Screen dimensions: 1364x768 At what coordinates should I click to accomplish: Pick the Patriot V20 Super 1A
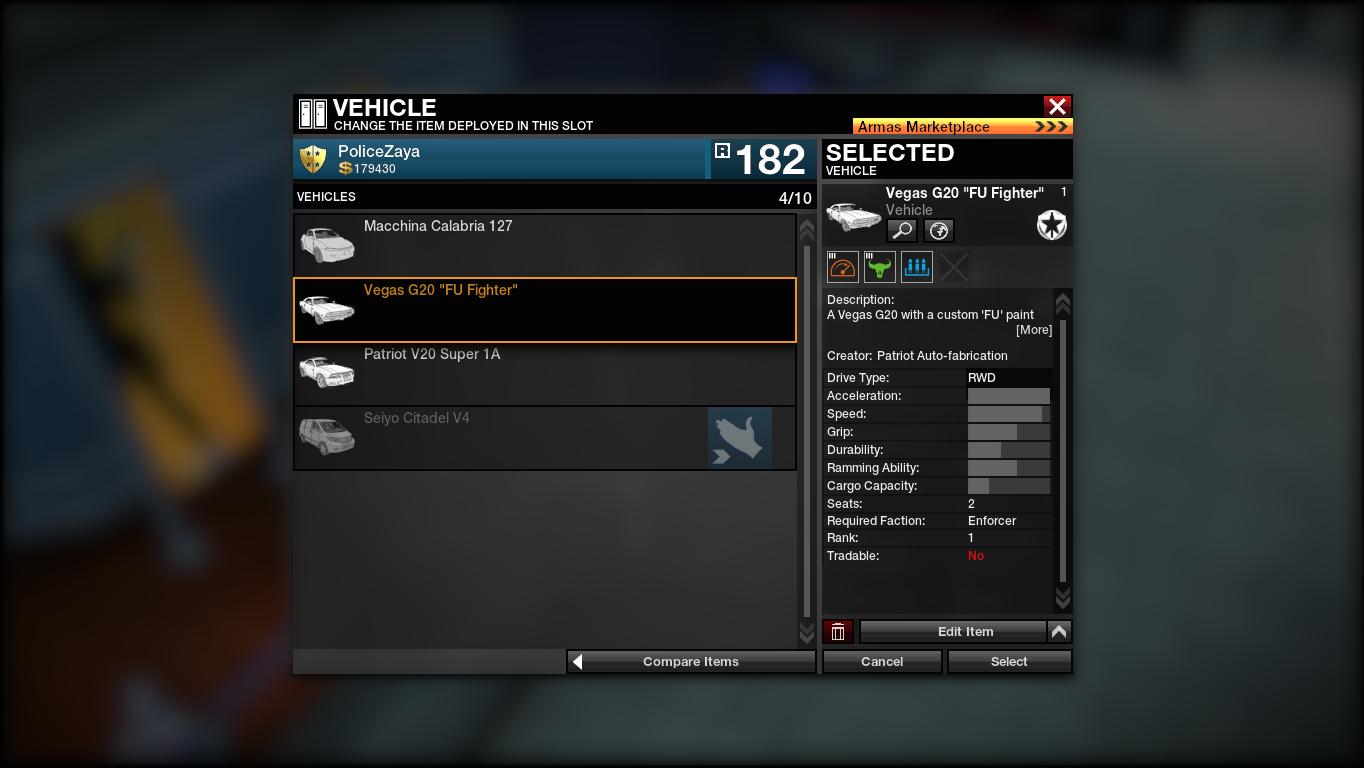click(544, 374)
